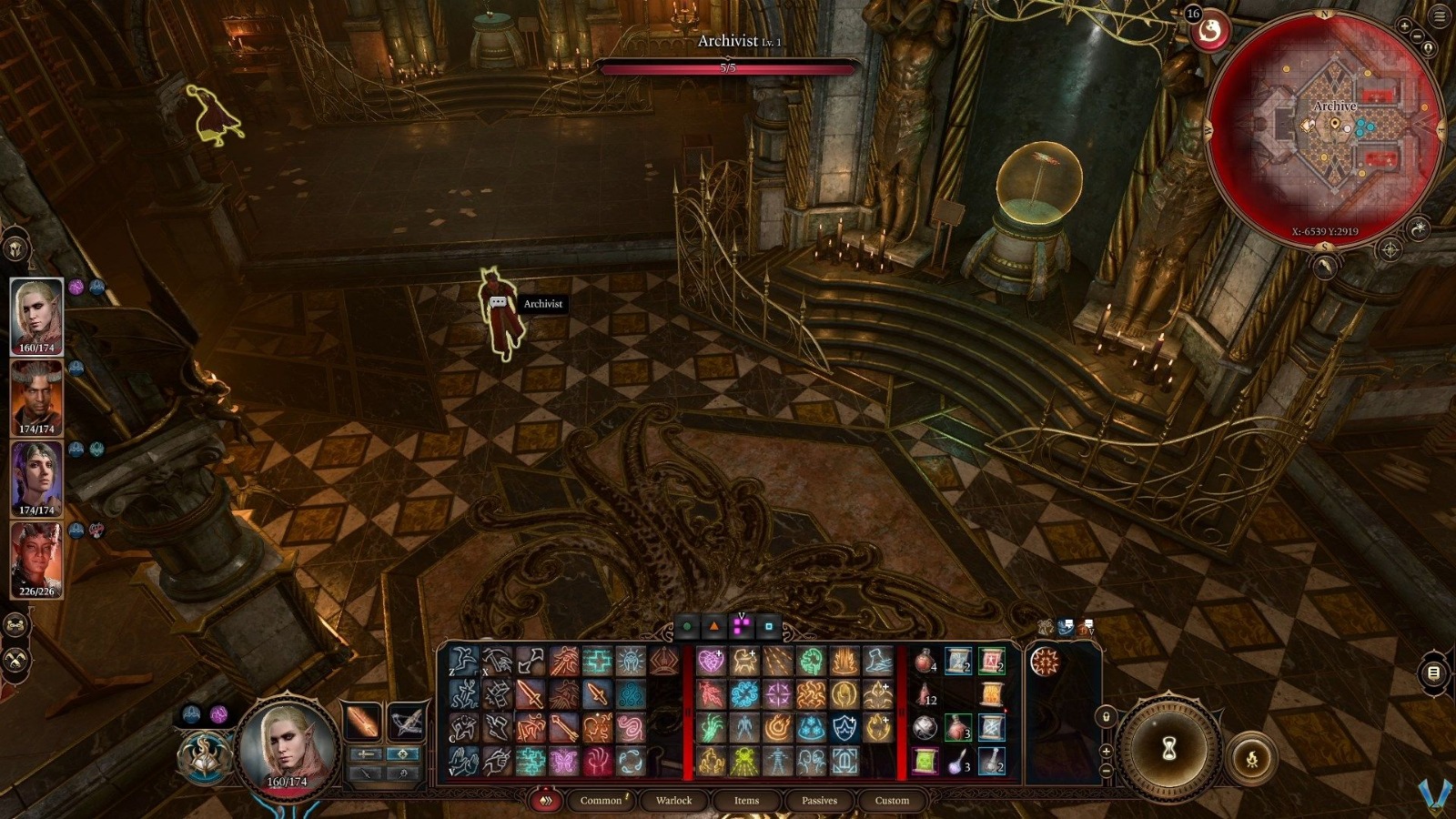Open the Passives tab
This screenshot has height=819, width=1456.
pyautogui.click(x=820, y=802)
